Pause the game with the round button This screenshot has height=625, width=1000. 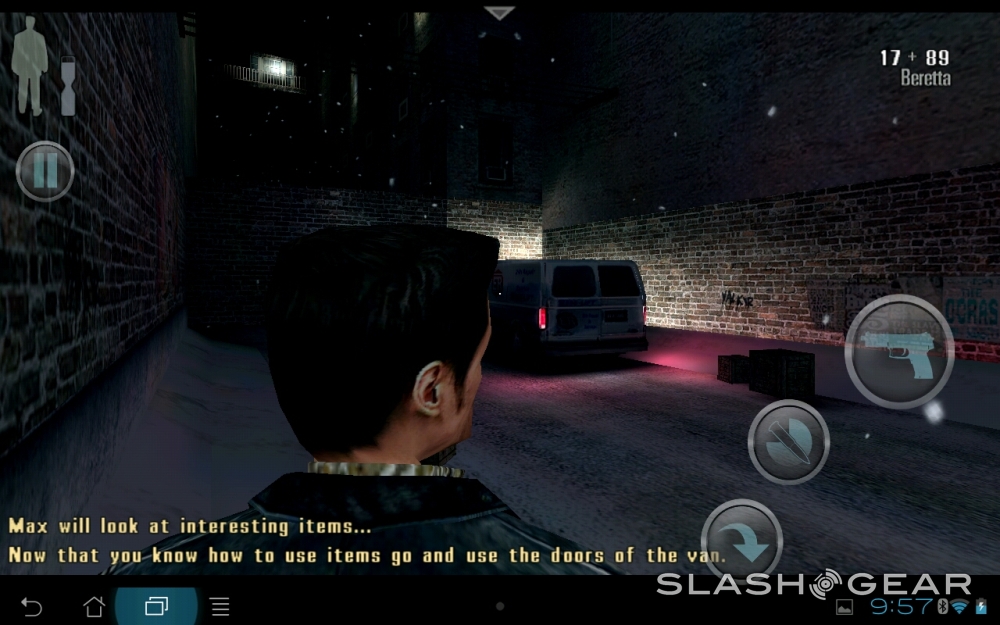click(45, 172)
